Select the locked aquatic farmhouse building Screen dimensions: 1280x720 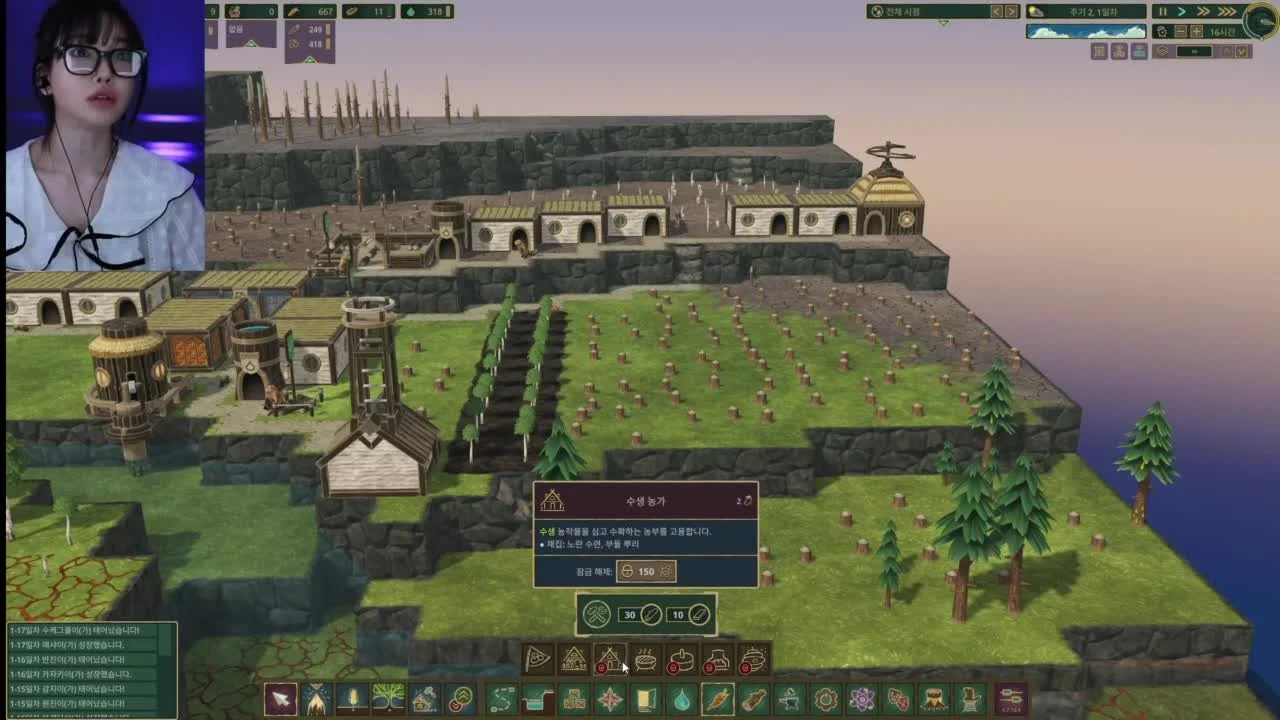(x=609, y=660)
